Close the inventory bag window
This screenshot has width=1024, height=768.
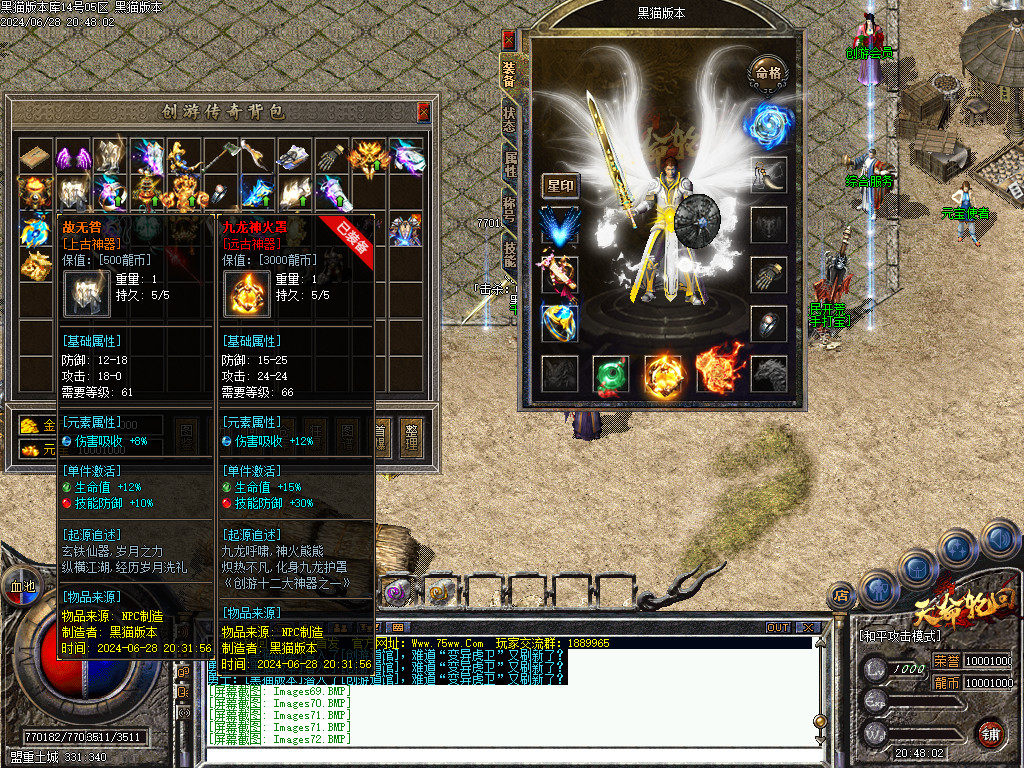[424, 111]
